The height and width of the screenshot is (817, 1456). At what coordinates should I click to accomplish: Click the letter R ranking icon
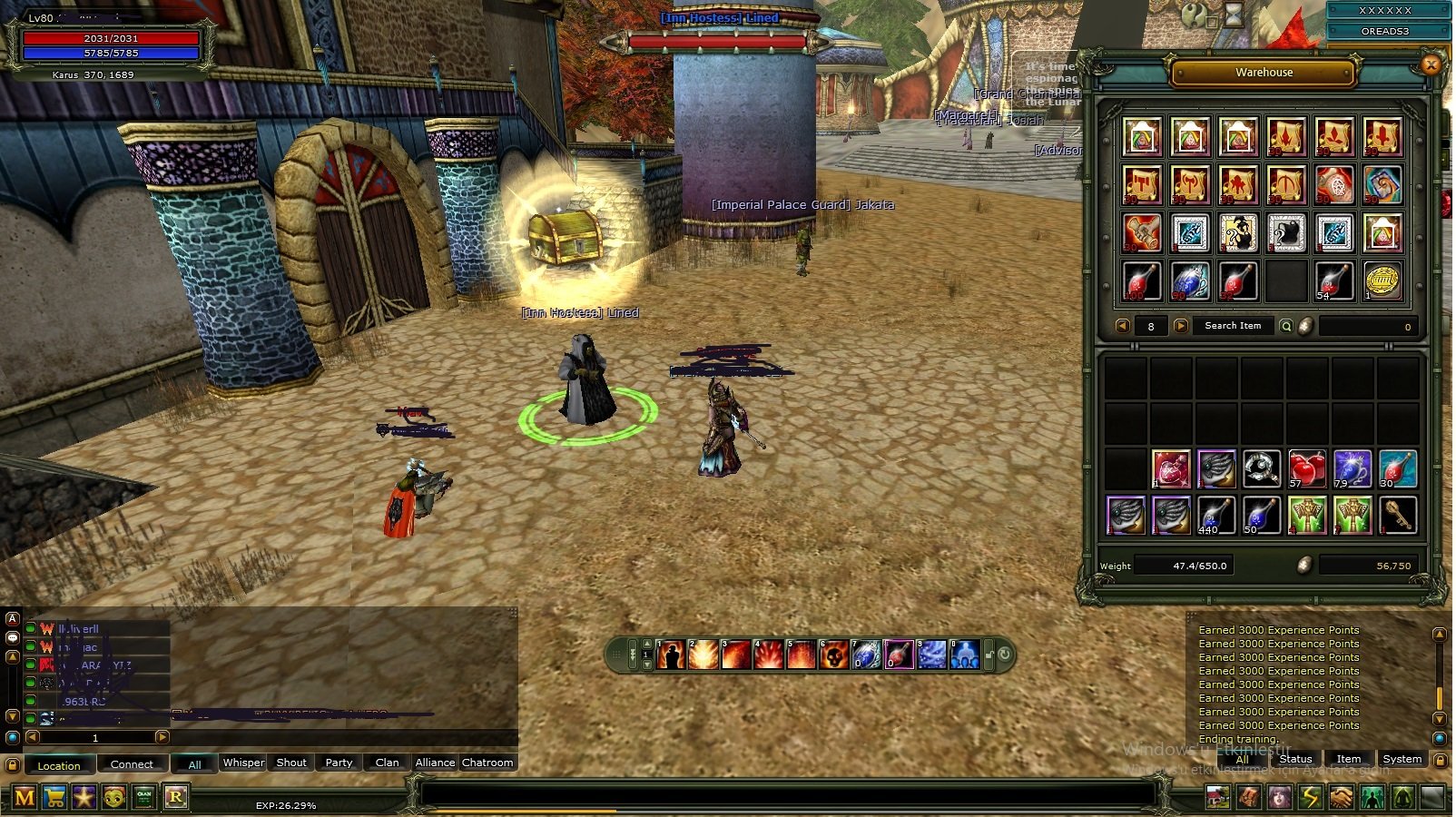click(x=177, y=798)
